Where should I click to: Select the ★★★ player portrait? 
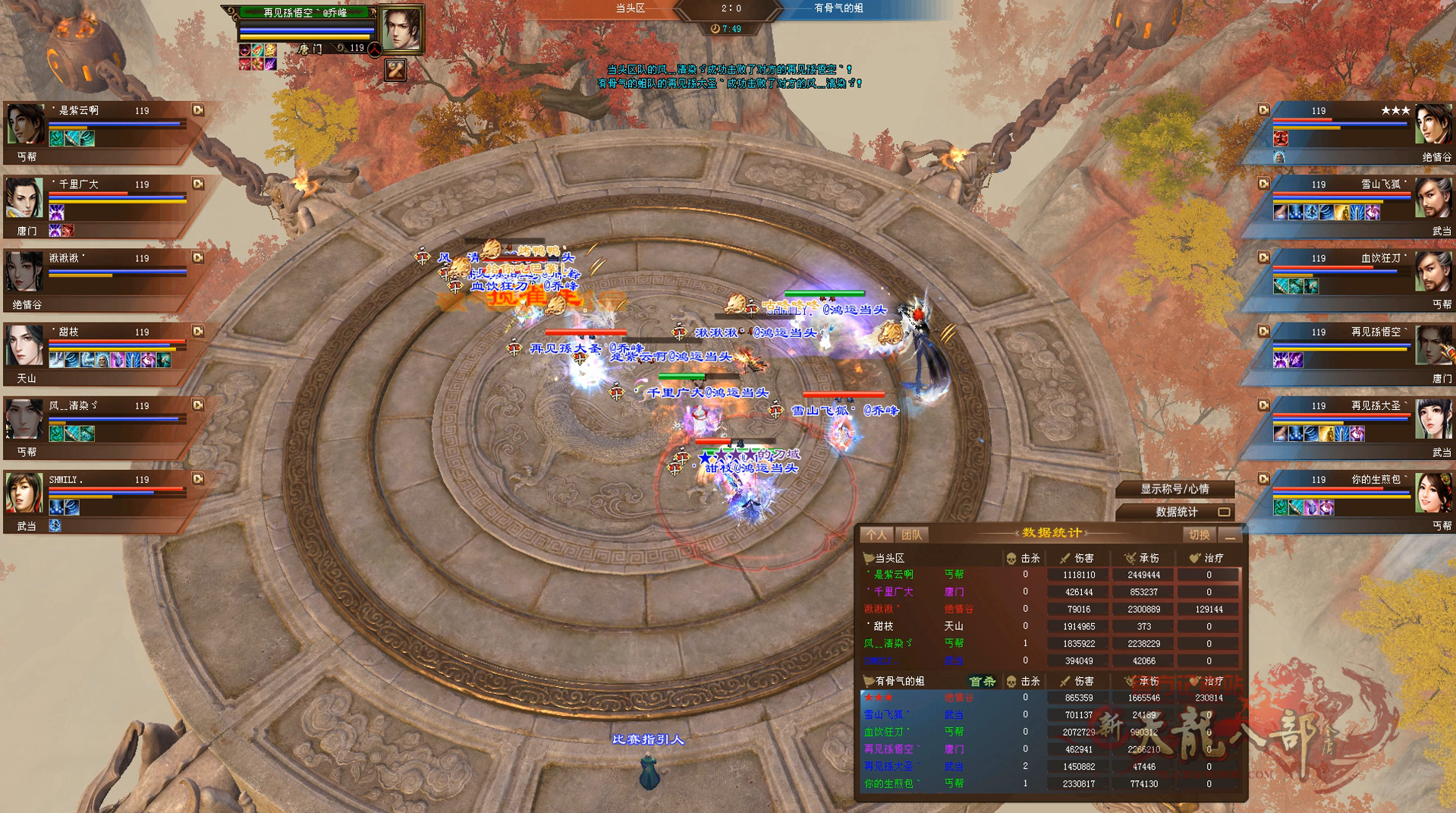(x=1432, y=124)
